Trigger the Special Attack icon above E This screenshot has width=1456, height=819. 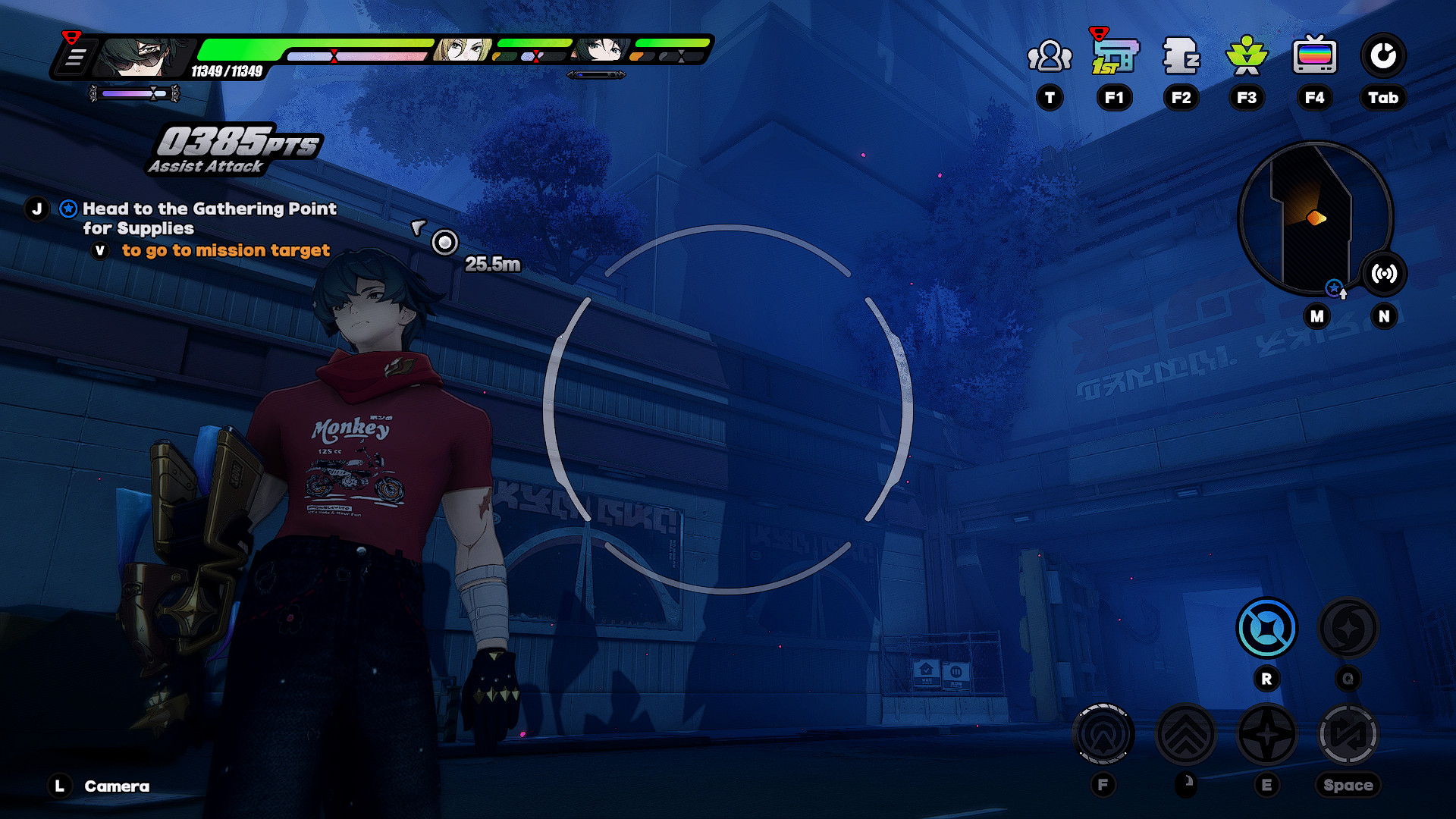tap(1266, 733)
